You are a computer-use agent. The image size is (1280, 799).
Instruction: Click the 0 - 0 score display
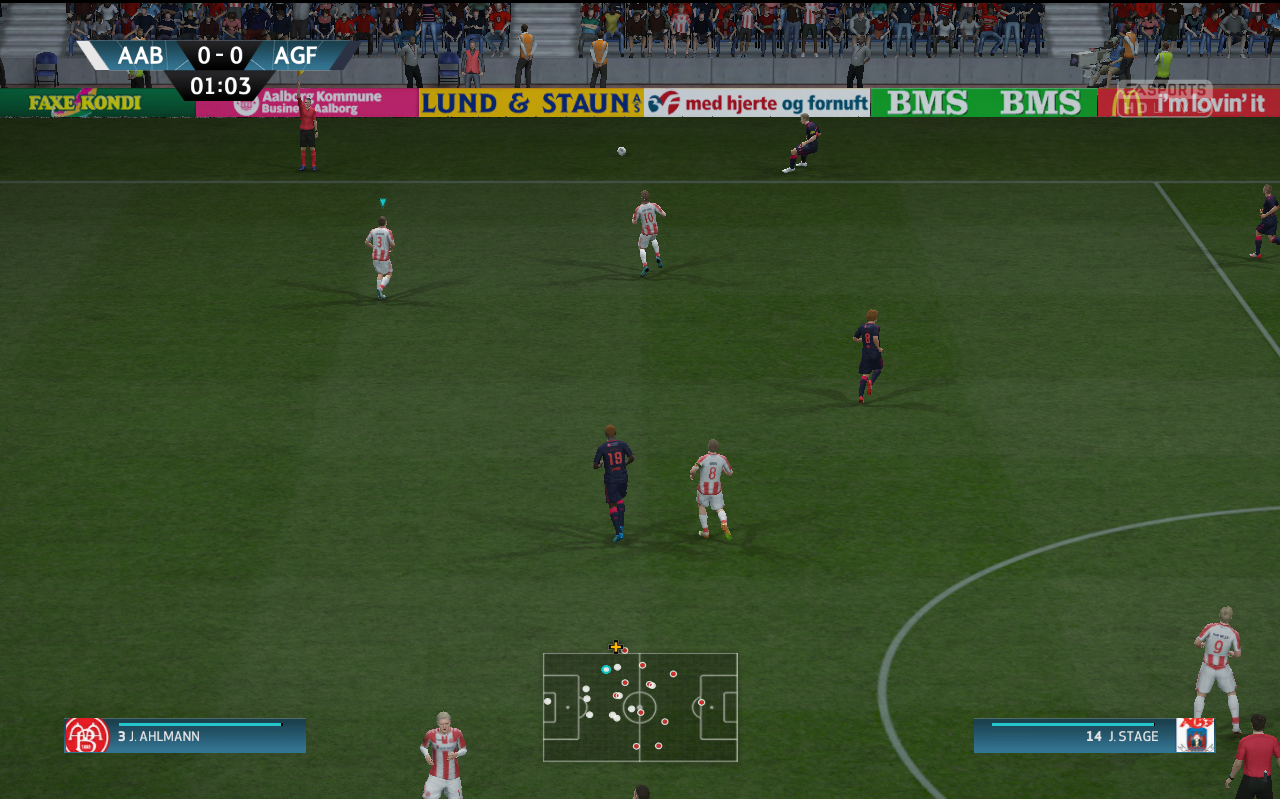coord(218,56)
